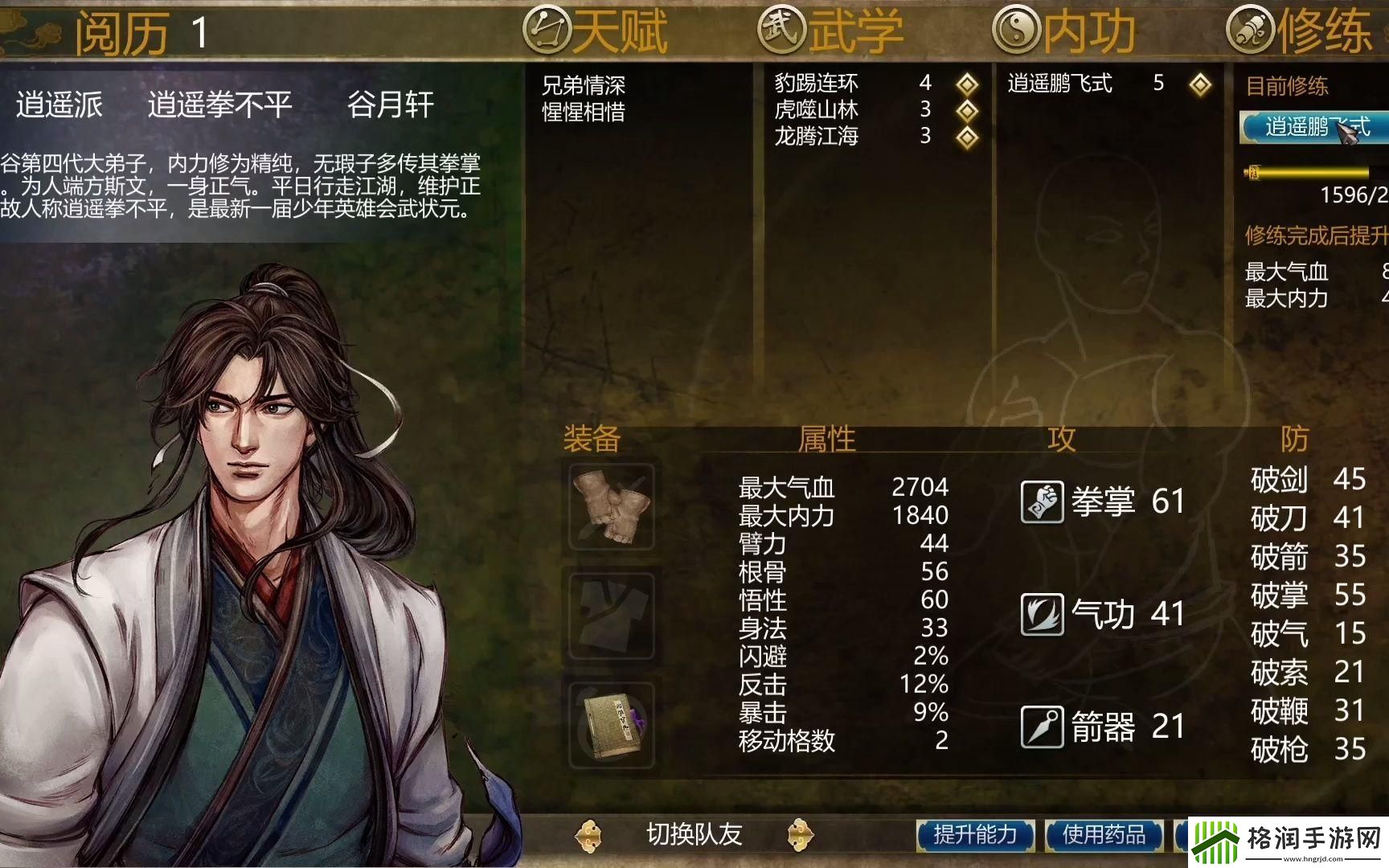Image resolution: width=1389 pixels, height=868 pixels.
Task: Open the 使用药品 use medicine button
Action: (x=1104, y=835)
